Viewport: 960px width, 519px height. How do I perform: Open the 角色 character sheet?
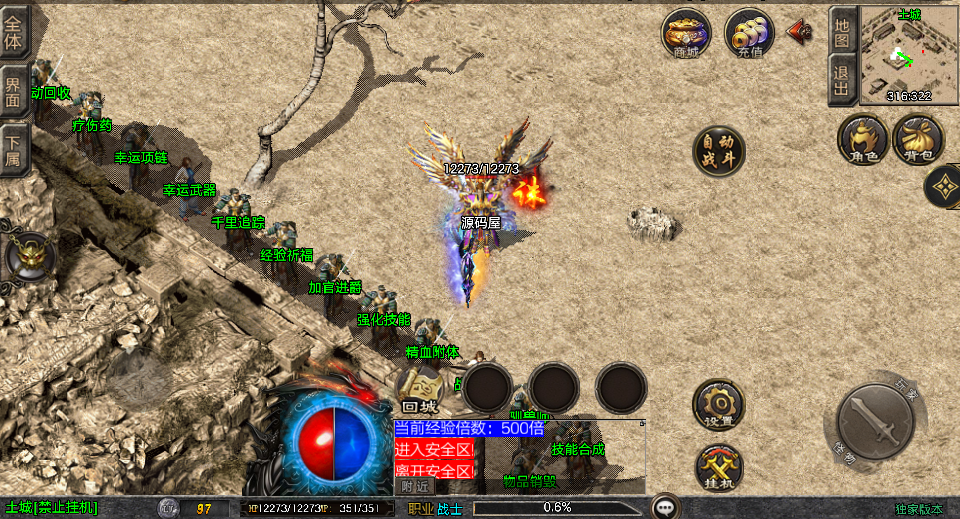pos(863,139)
